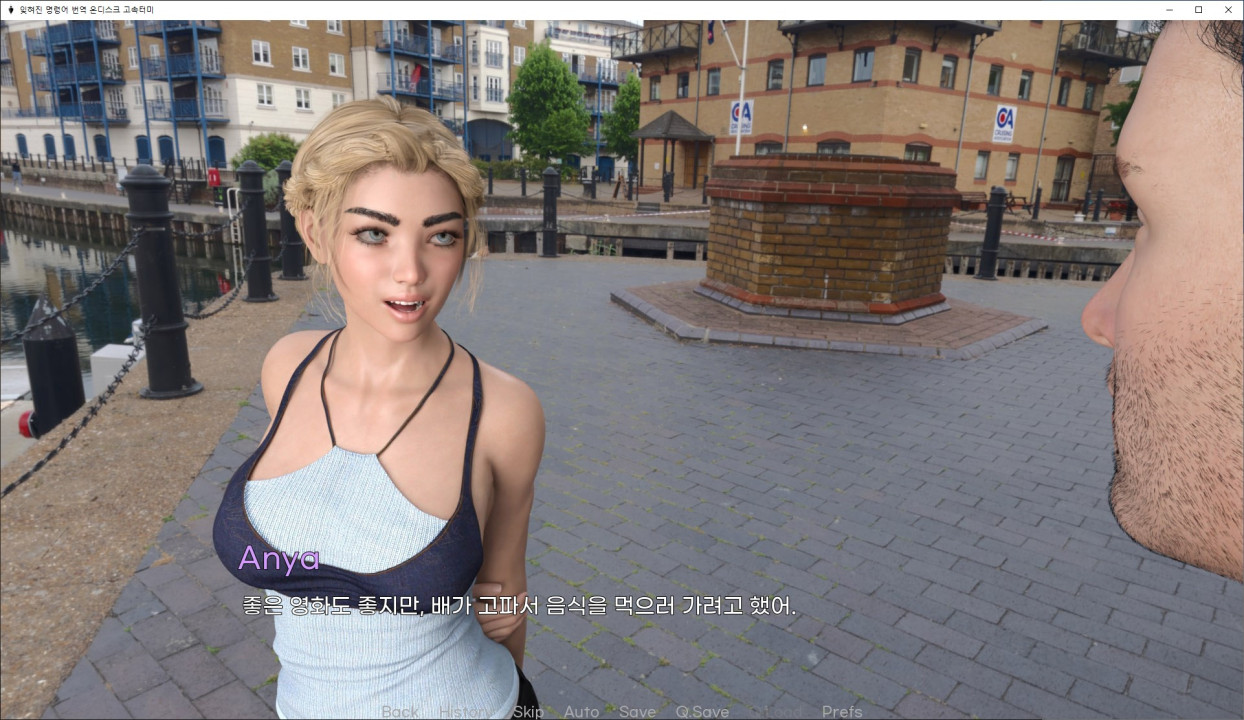Quick save with the Q.Save button
This screenshot has width=1244, height=720.
pos(702,712)
